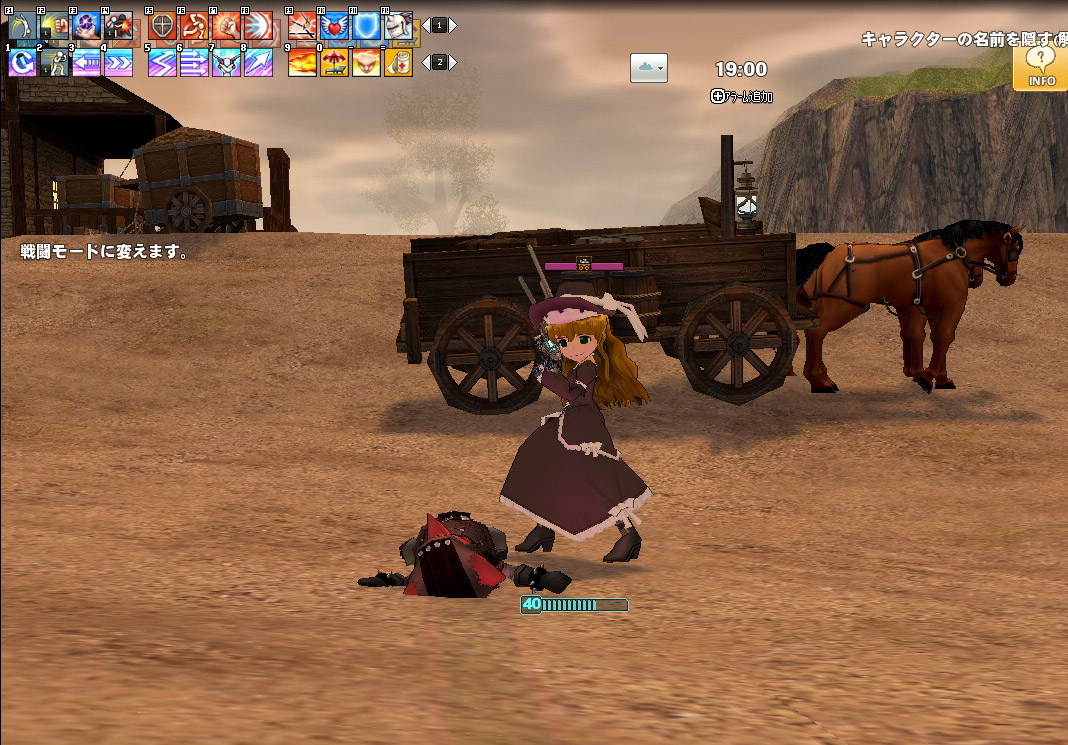Activate the purple orb hand skill
The width and height of the screenshot is (1068, 745).
[86, 25]
